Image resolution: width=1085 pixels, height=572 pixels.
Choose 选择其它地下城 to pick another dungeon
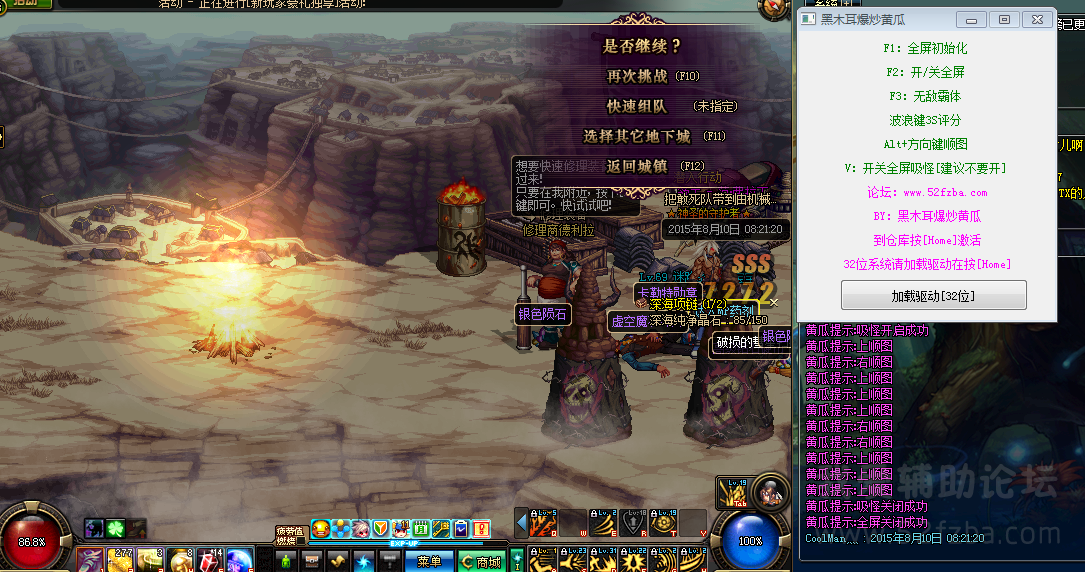pos(637,136)
